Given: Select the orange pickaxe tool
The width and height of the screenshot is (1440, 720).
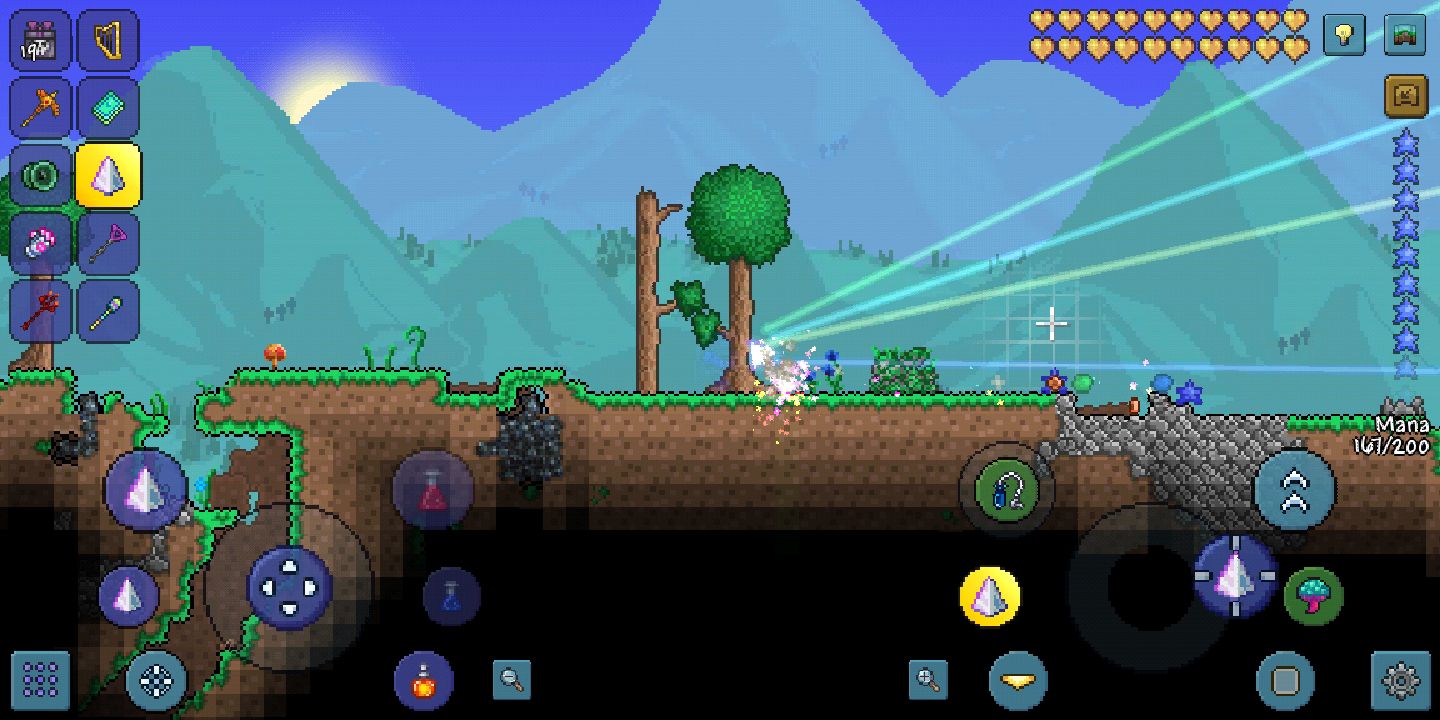Looking at the screenshot, I should pyautogui.click(x=40, y=108).
